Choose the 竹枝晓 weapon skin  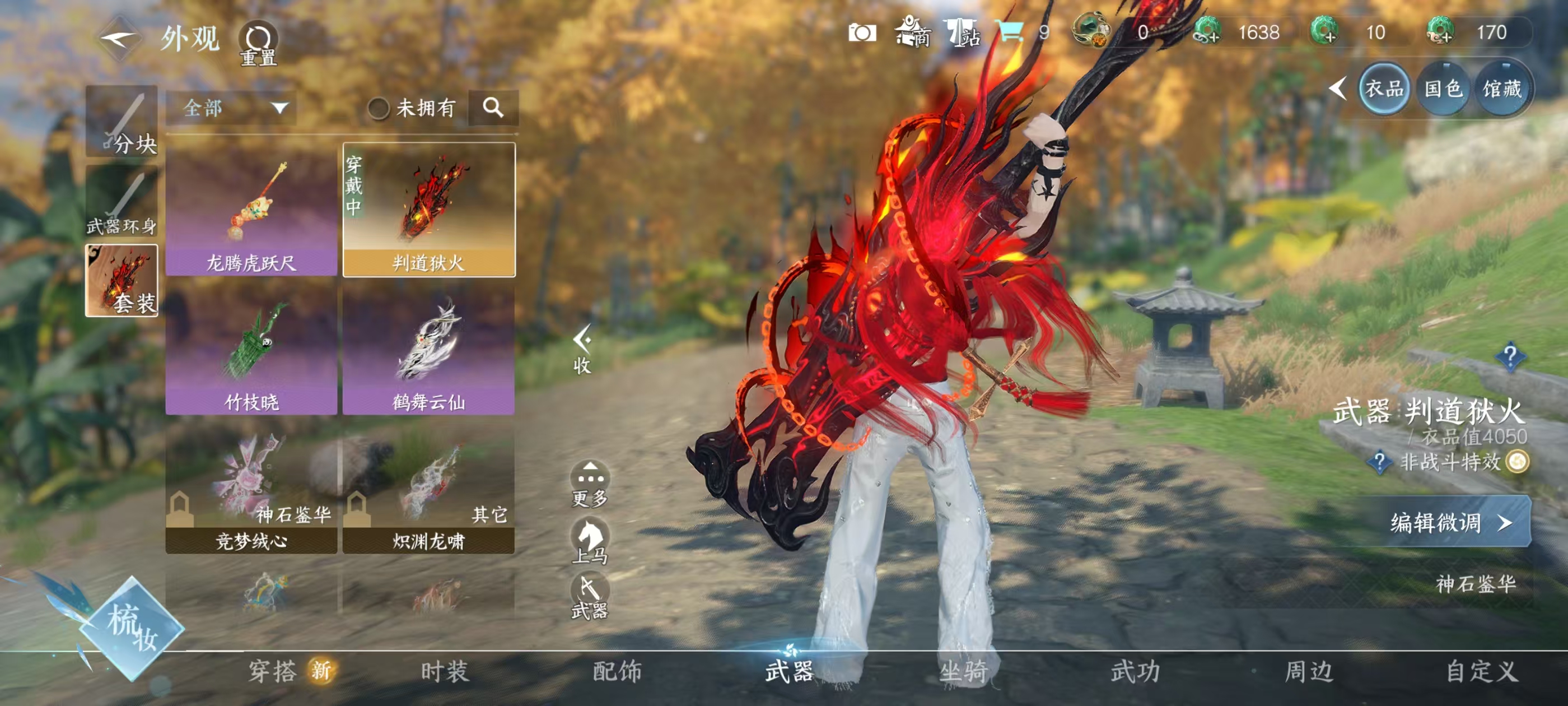tap(251, 350)
